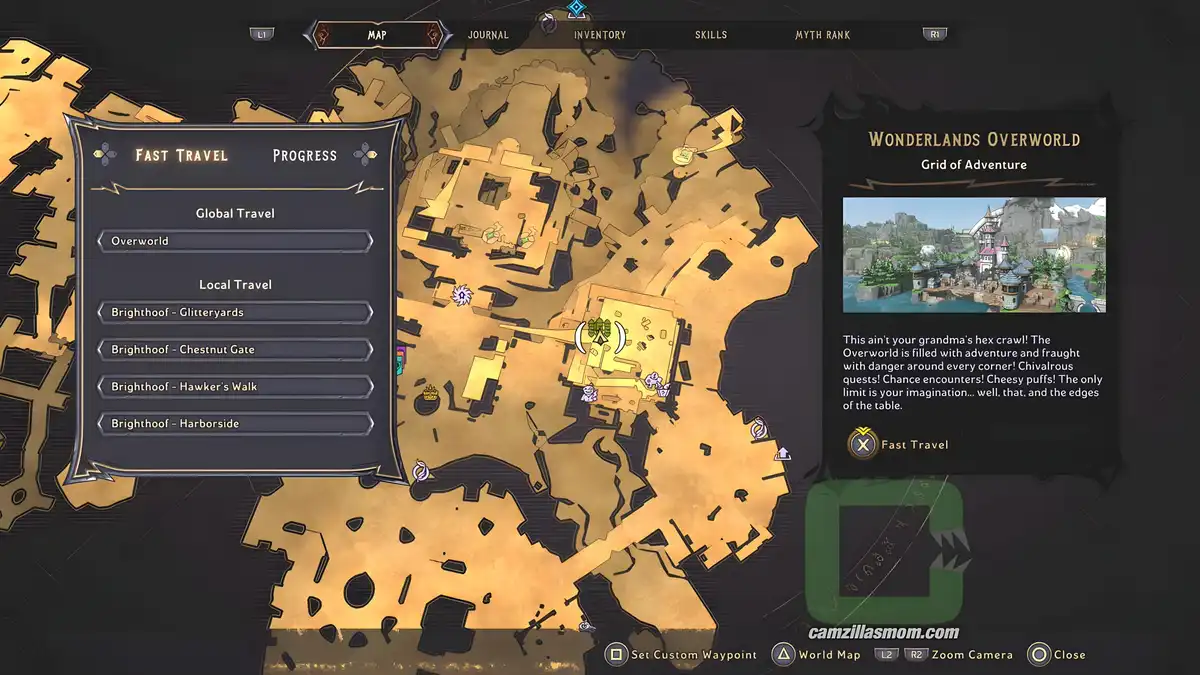
Task: Select Brighthoof - Hawker's Walk
Action: point(235,387)
